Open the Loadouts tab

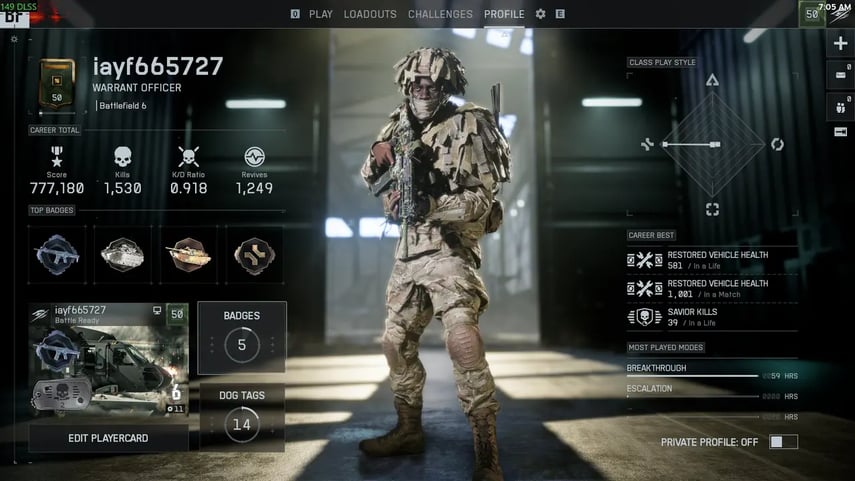point(370,14)
